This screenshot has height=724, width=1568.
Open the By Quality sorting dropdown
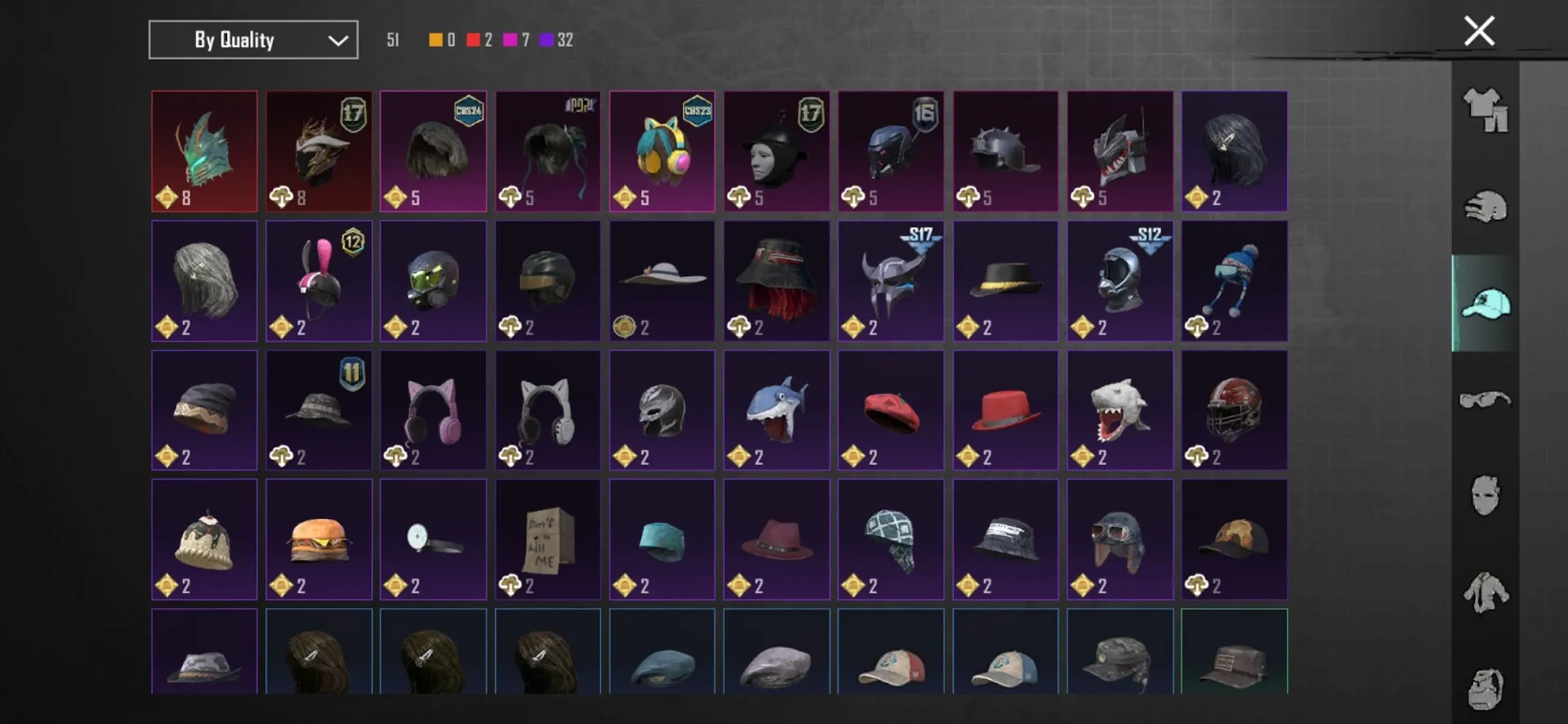pyautogui.click(x=237, y=39)
